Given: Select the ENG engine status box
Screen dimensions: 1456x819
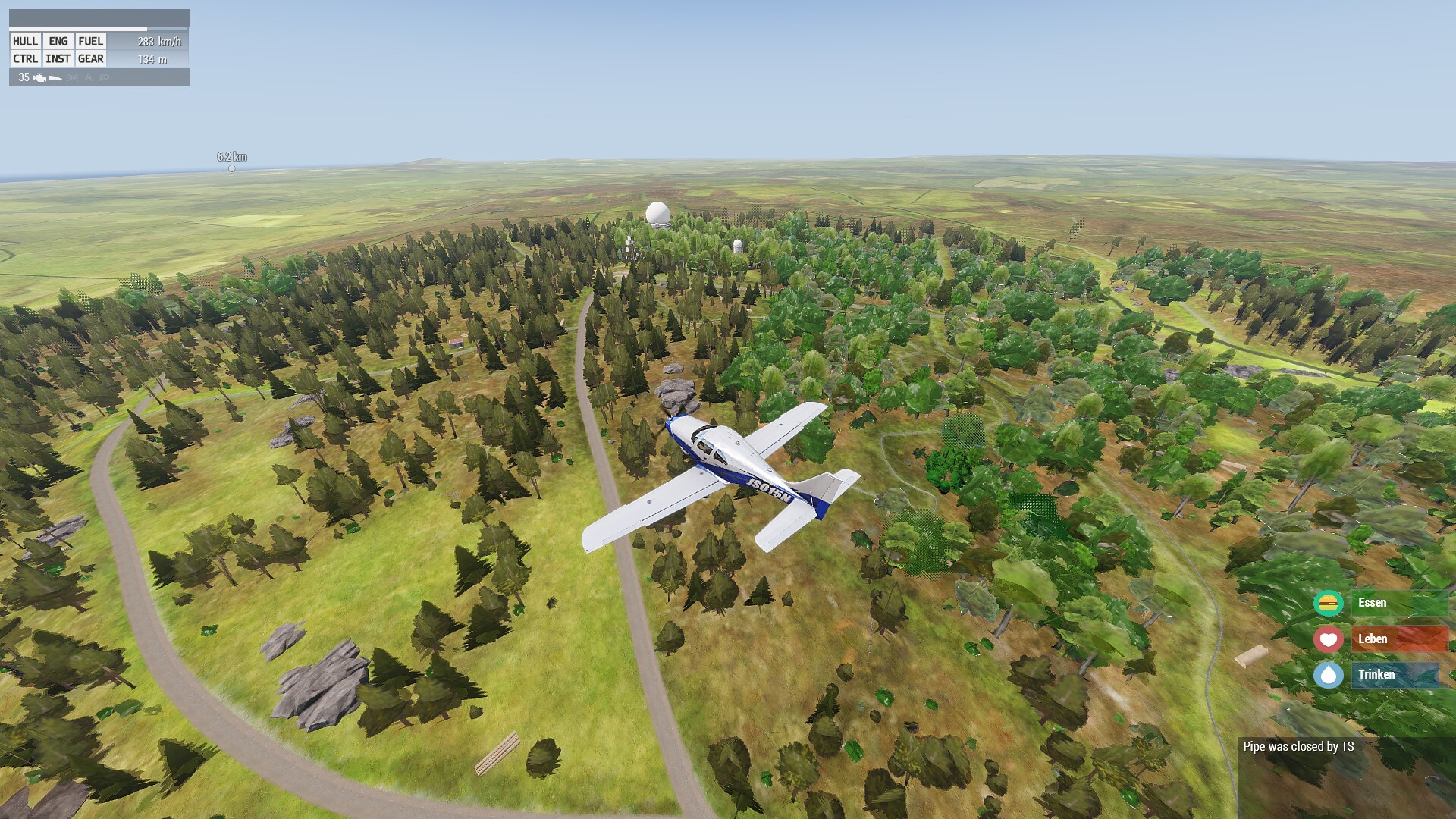Looking at the screenshot, I should (58, 42).
